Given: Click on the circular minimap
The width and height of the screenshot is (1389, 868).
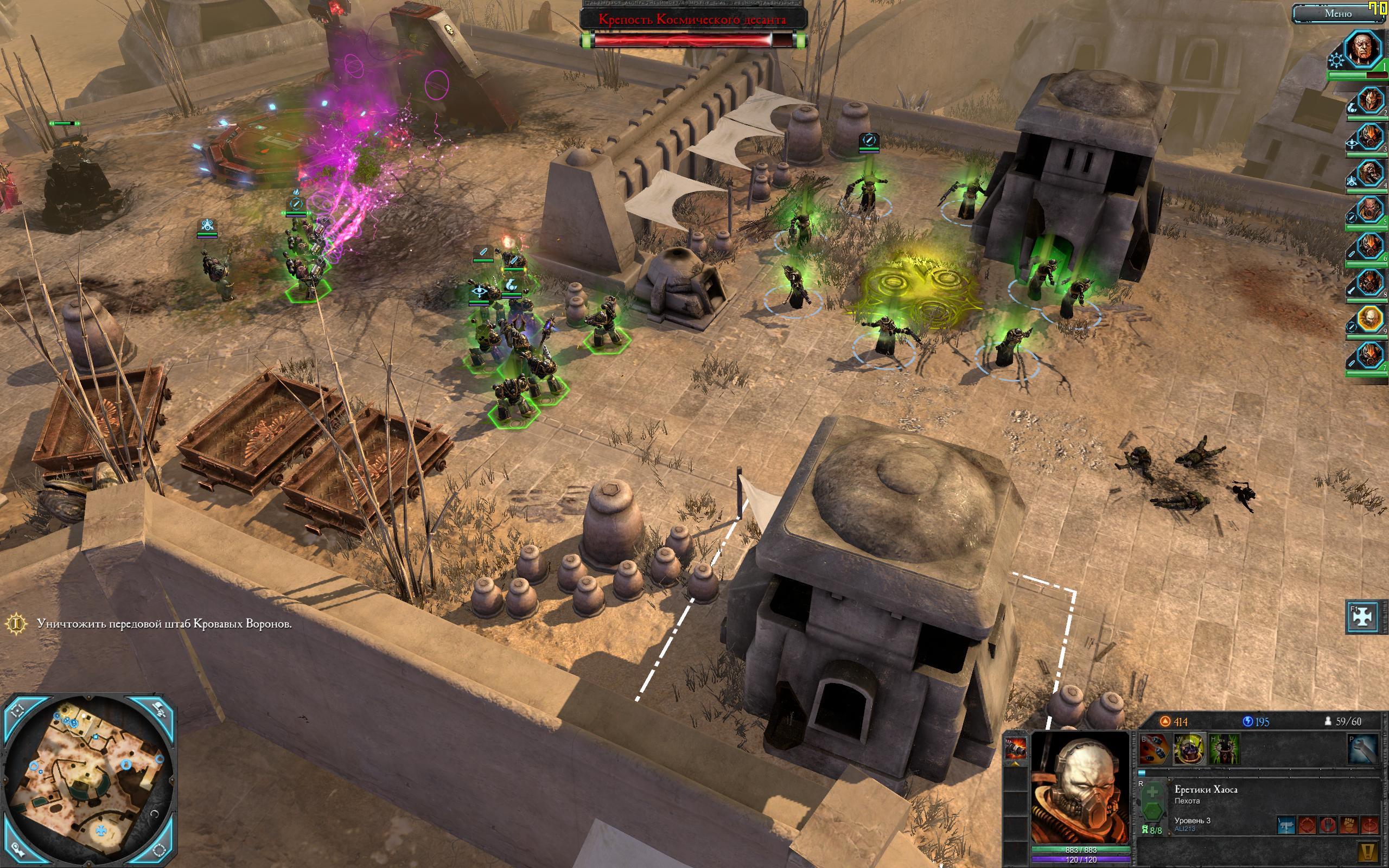Looking at the screenshot, I should pyautogui.click(x=89, y=780).
